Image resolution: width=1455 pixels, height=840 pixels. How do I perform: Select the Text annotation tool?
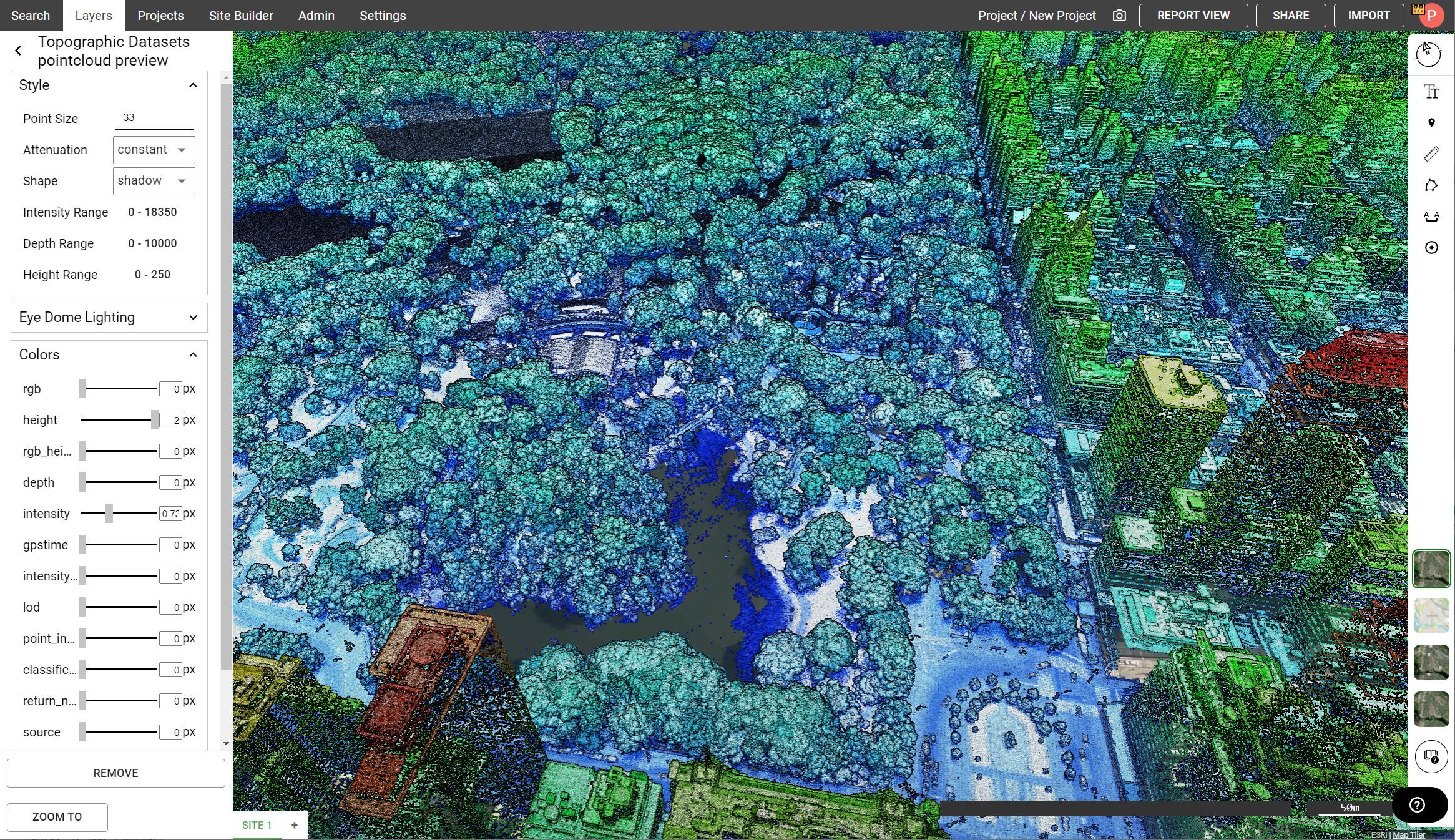tap(1431, 92)
